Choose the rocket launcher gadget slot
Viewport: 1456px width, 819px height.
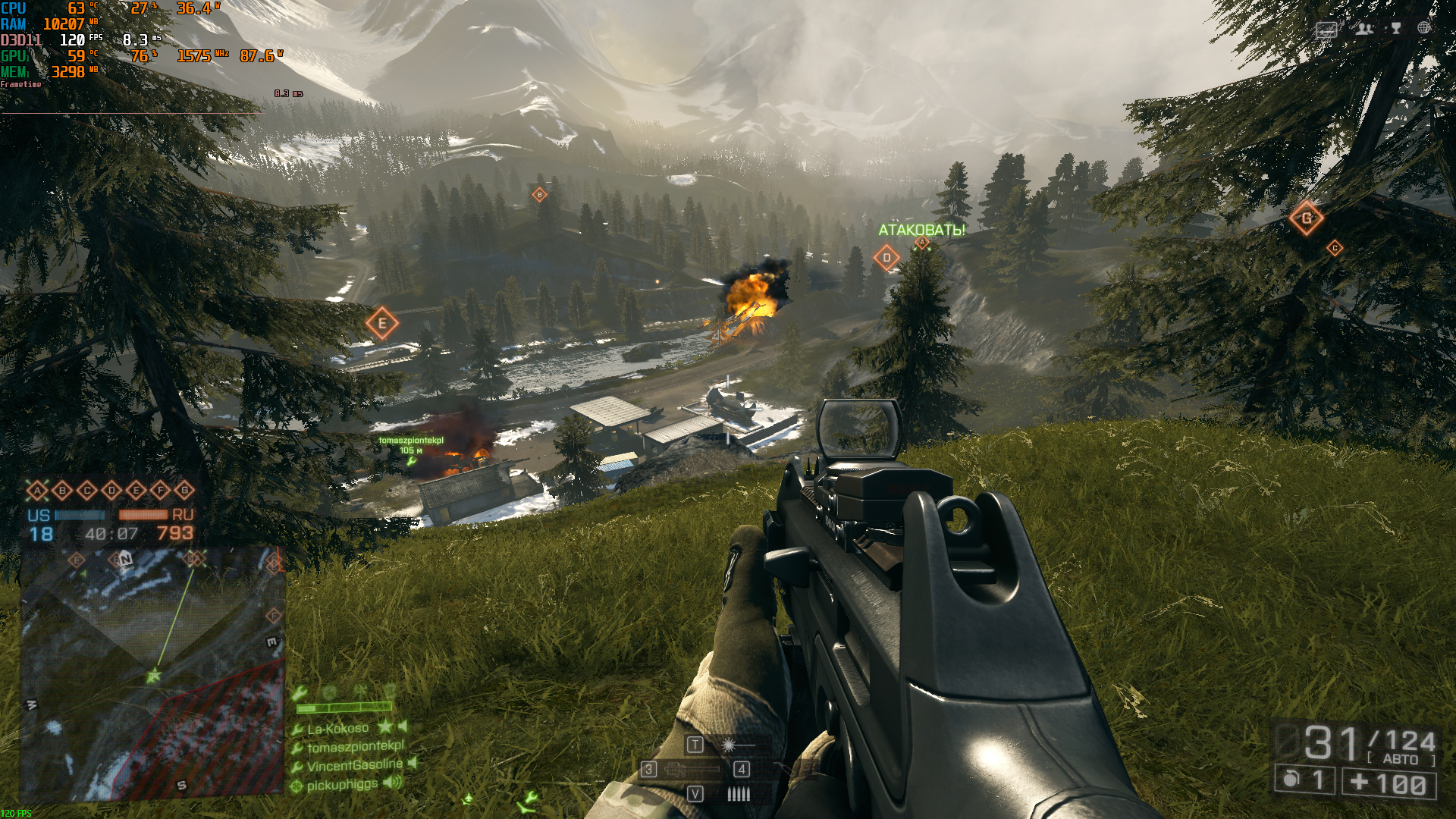(x=692, y=770)
